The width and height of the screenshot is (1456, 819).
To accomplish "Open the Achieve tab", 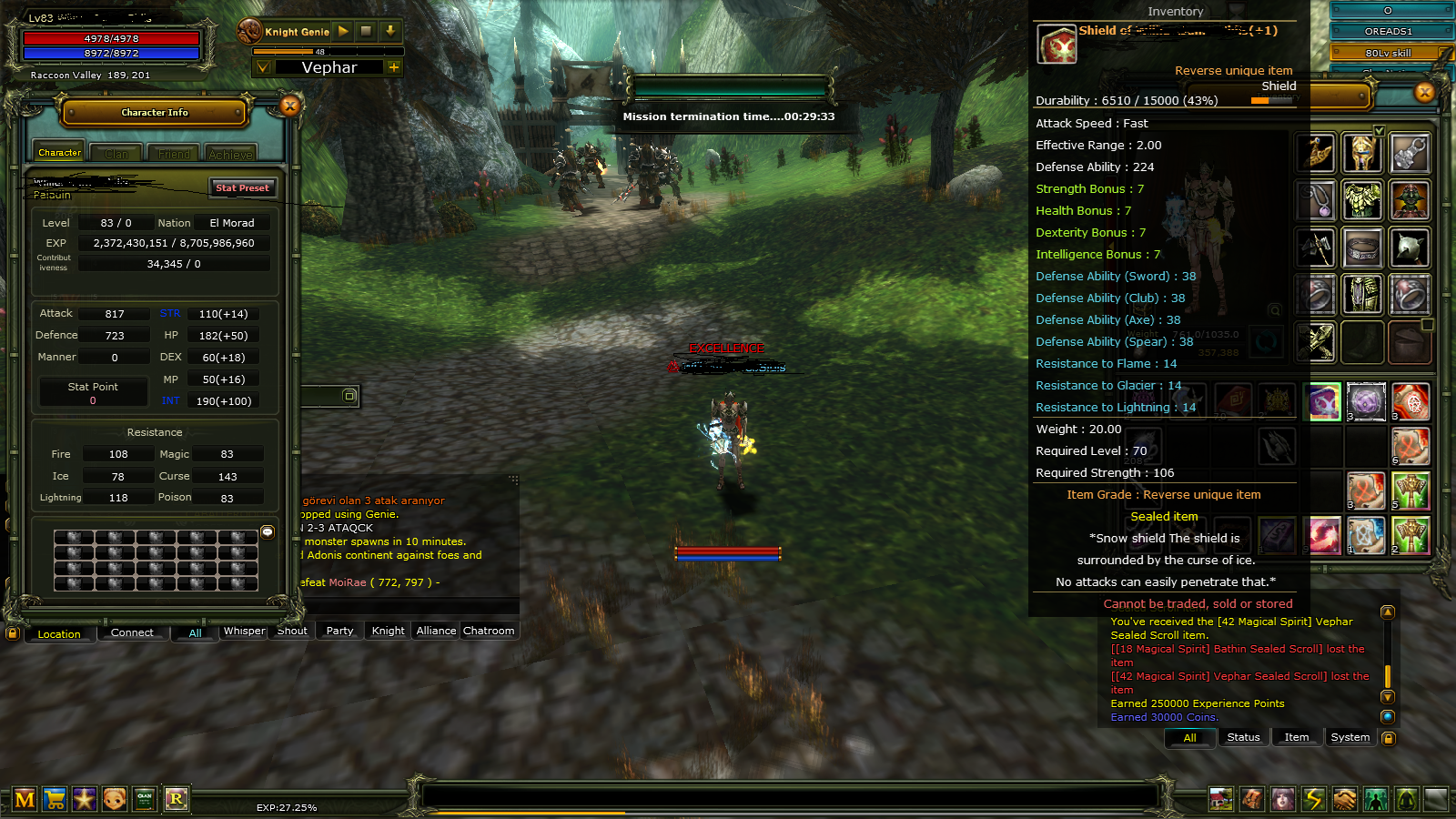I will pos(230,154).
